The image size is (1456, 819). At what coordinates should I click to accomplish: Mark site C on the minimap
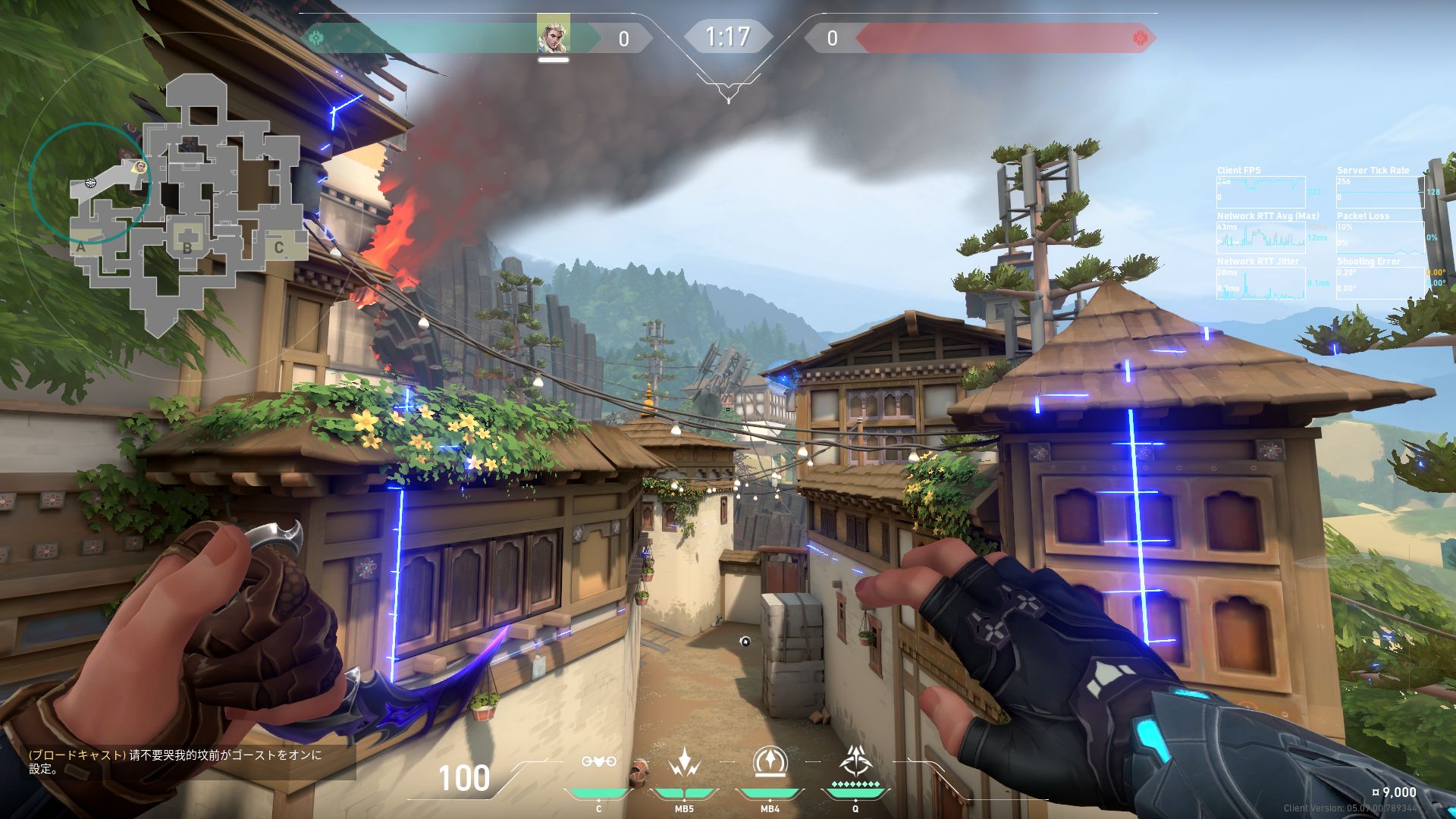click(x=279, y=247)
